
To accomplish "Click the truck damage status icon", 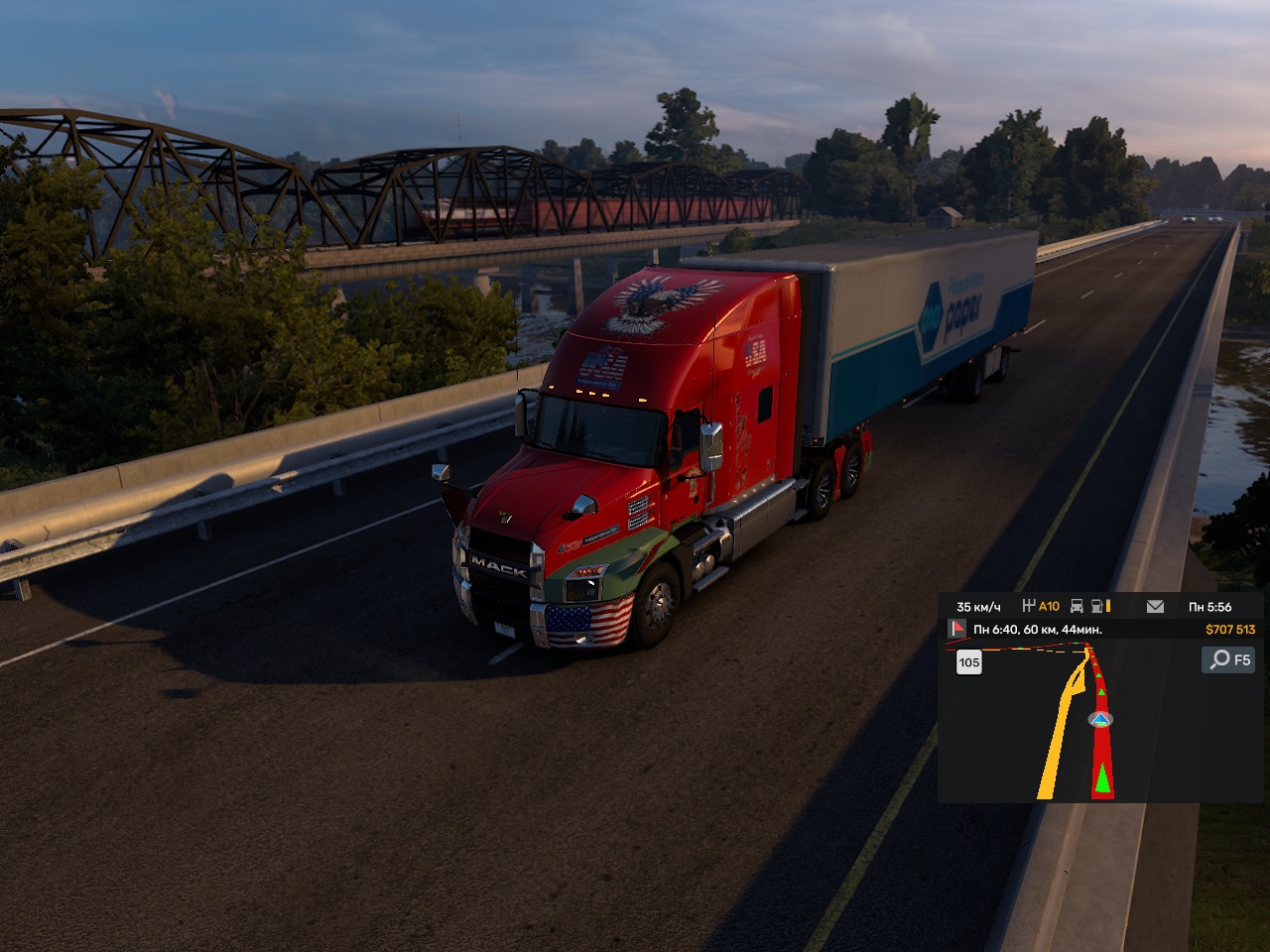I will point(1077,606).
